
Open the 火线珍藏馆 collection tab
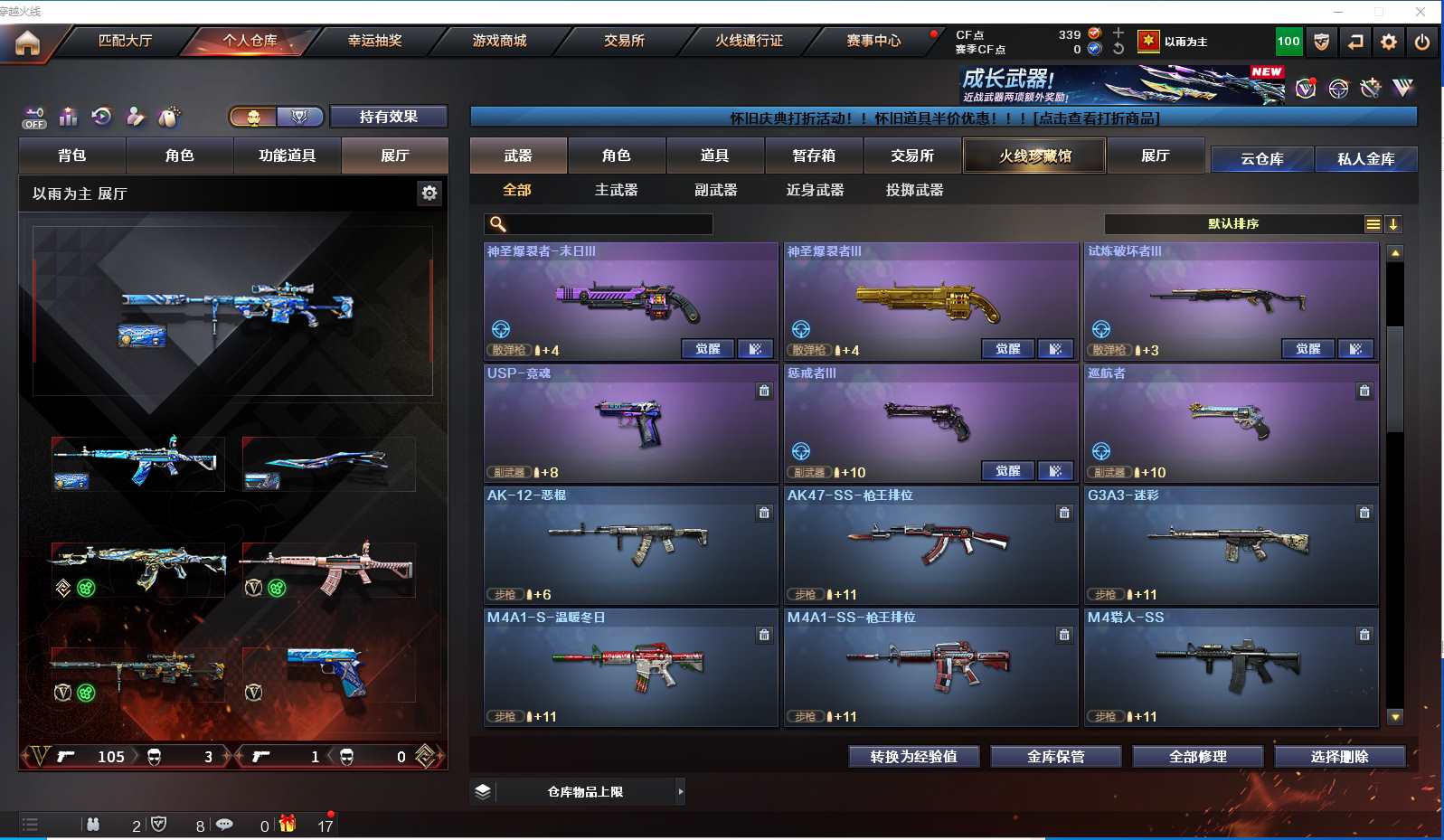(1034, 156)
